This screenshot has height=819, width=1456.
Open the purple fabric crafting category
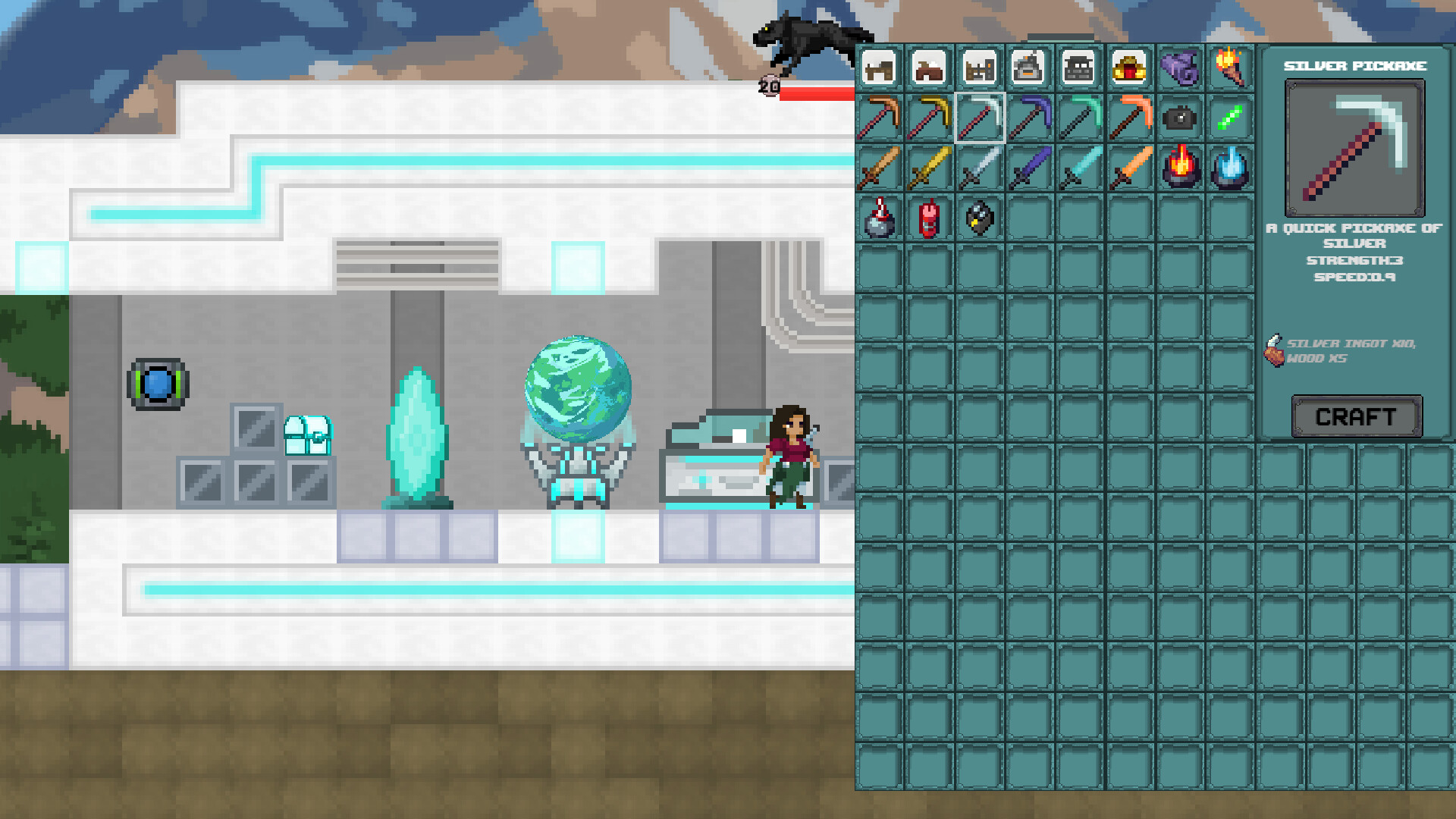[x=1181, y=68]
